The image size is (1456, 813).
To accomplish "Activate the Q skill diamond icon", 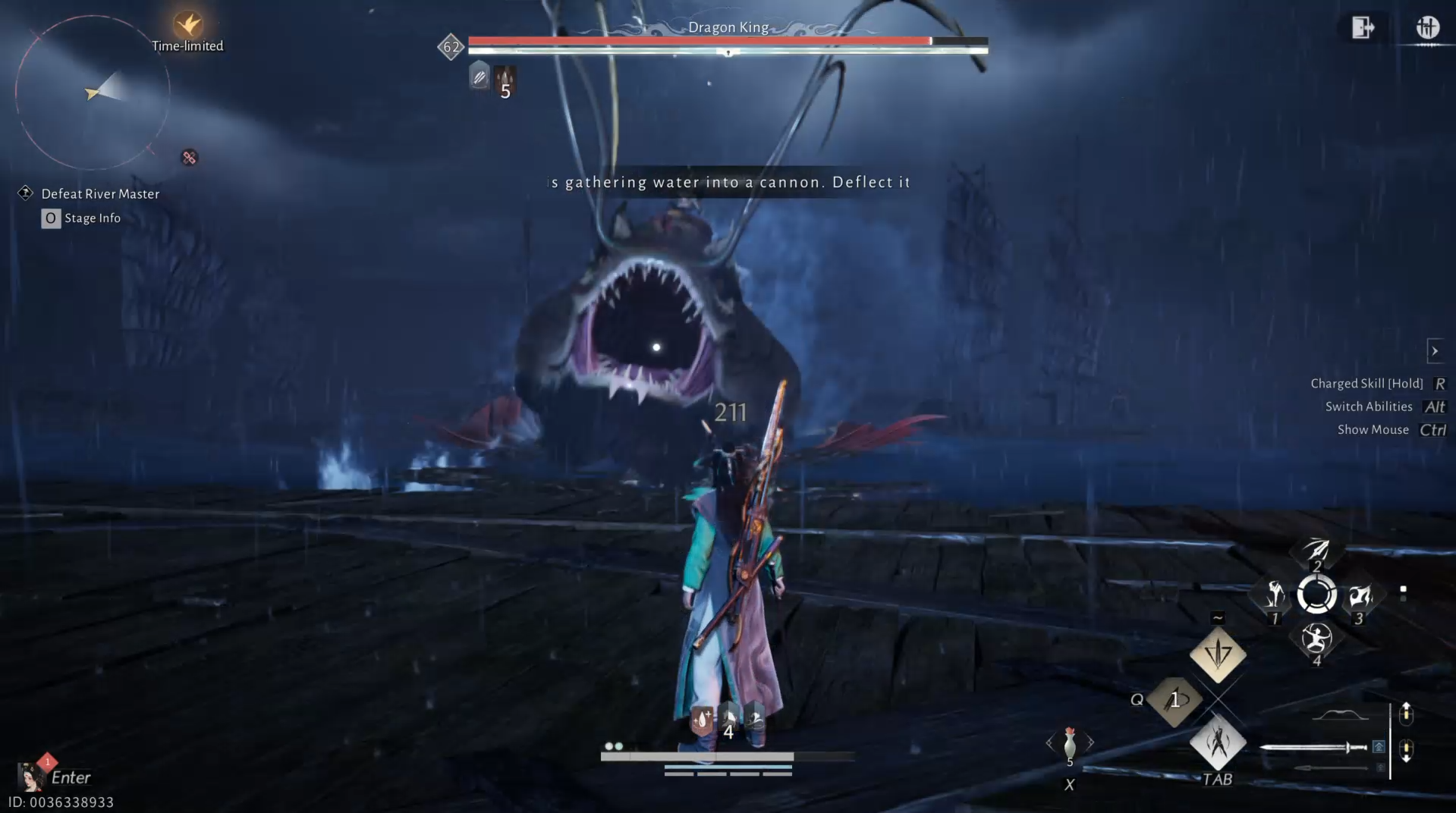I will 1175,700.
